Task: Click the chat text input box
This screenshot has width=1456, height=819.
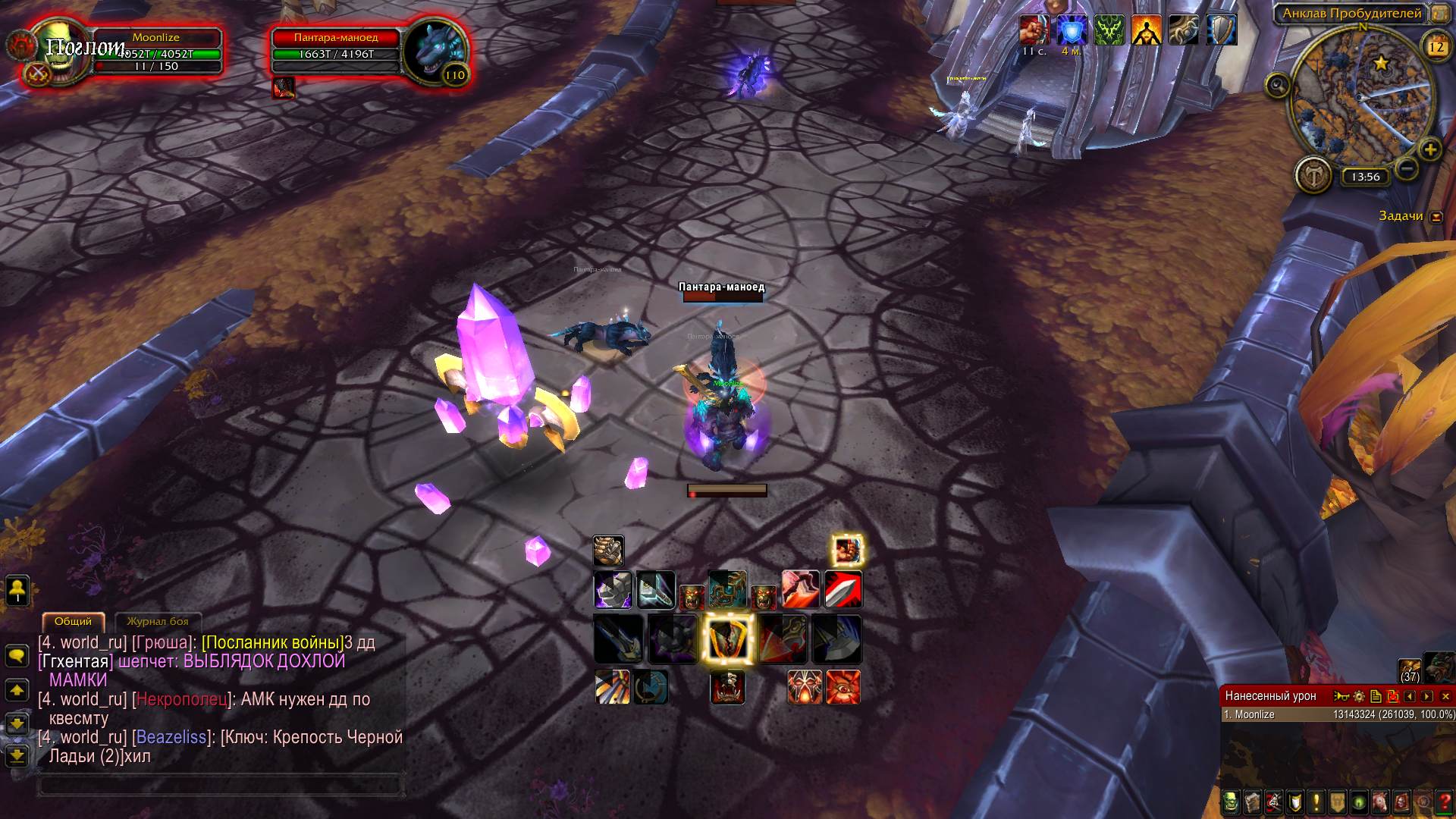Action: 220,785
